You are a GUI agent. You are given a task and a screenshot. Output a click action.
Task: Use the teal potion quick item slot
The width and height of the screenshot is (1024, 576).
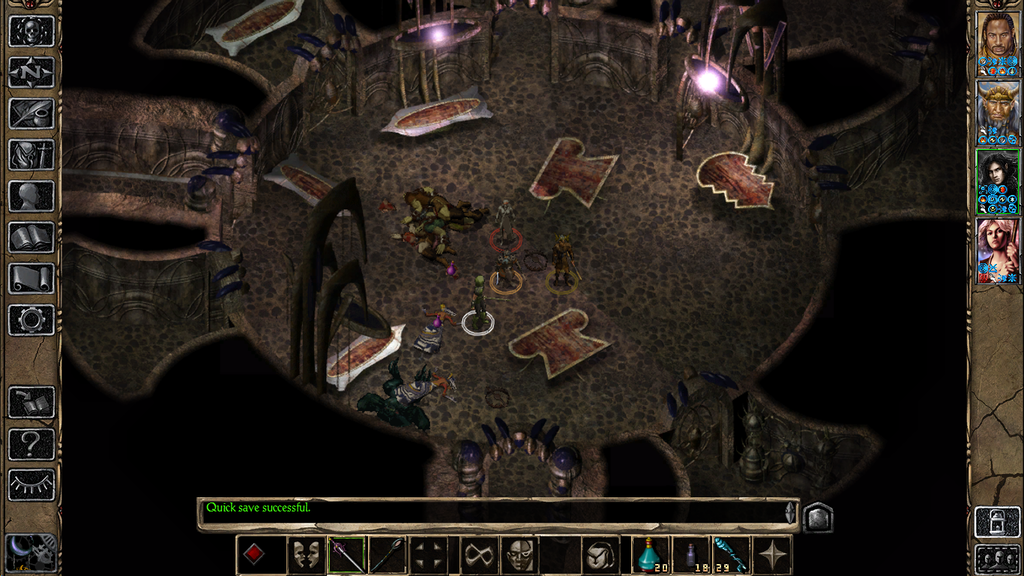652,555
